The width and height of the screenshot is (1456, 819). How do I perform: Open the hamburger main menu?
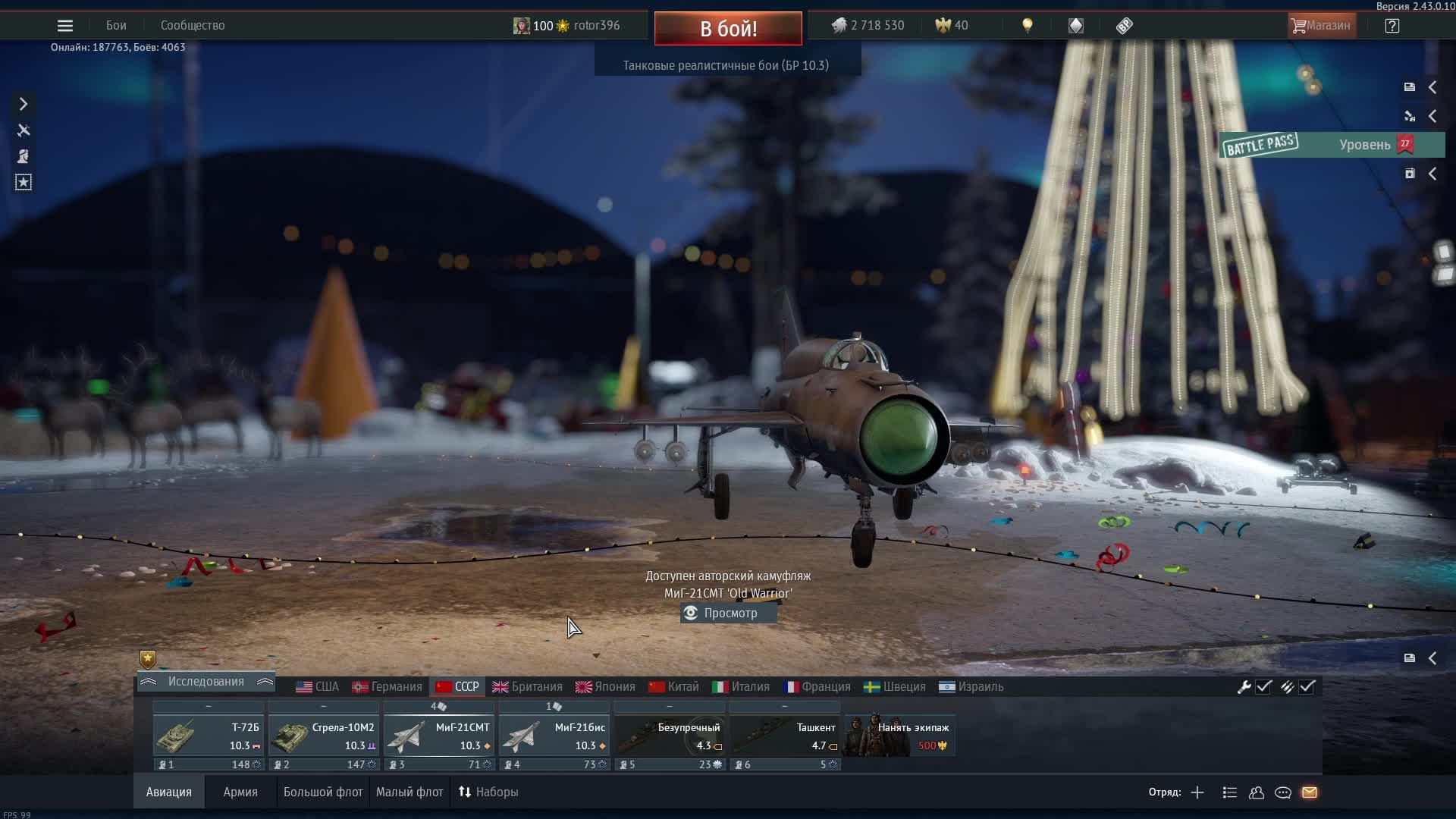point(65,26)
